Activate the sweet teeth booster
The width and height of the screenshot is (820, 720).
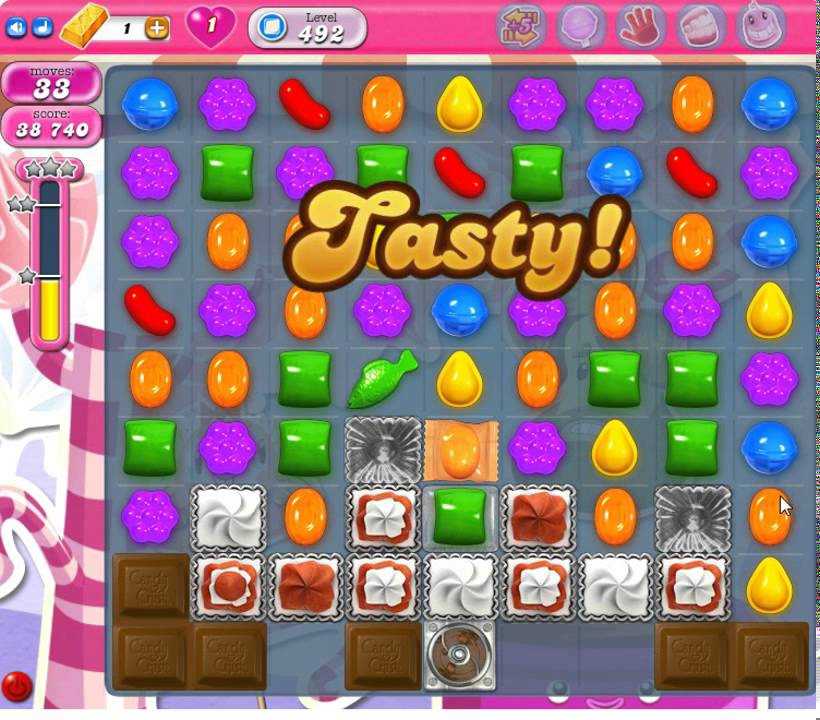point(701,27)
